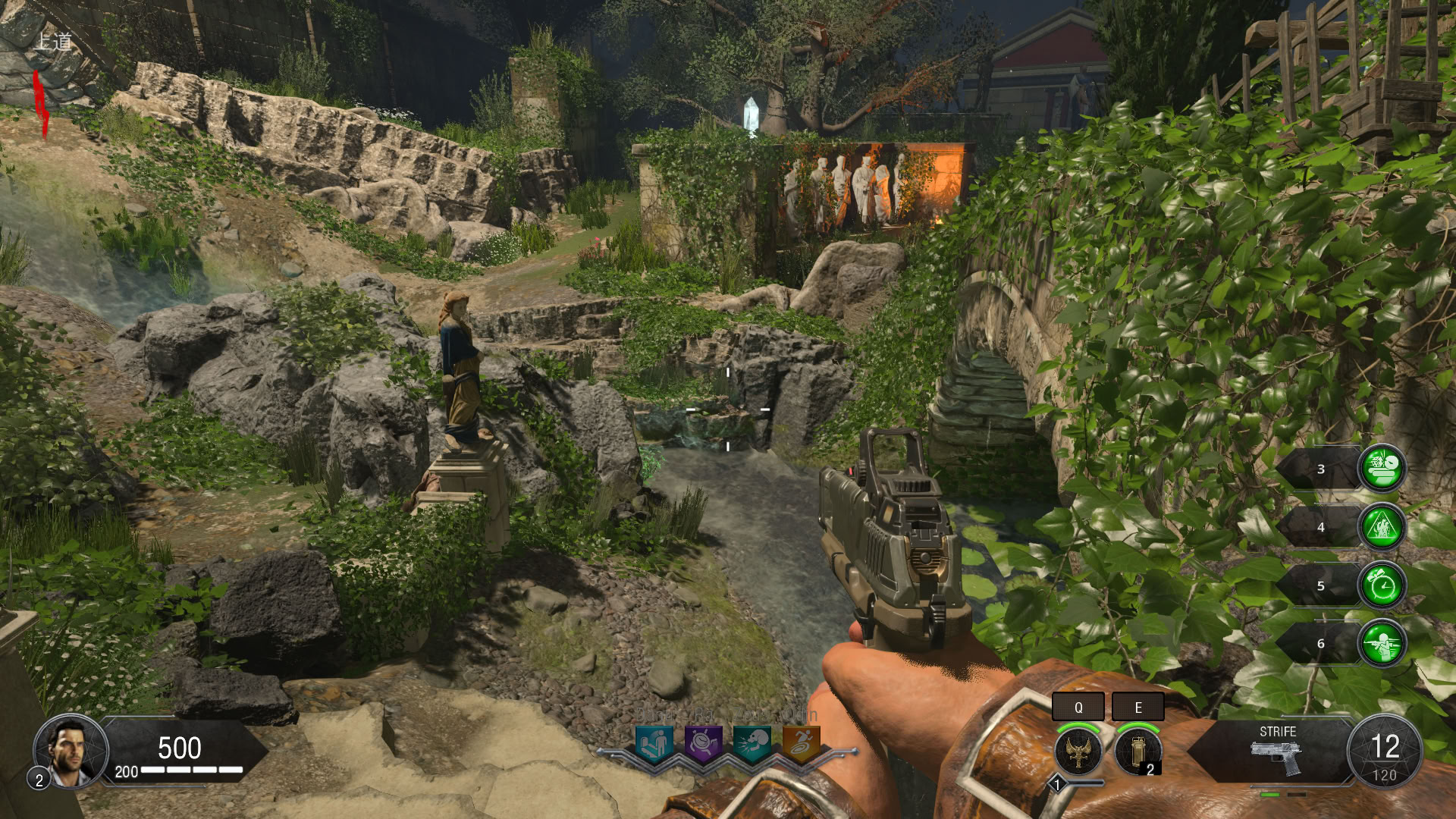Activate the winged special weapon icon
The image size is (1456, 819).
[x=1078, y=751]
